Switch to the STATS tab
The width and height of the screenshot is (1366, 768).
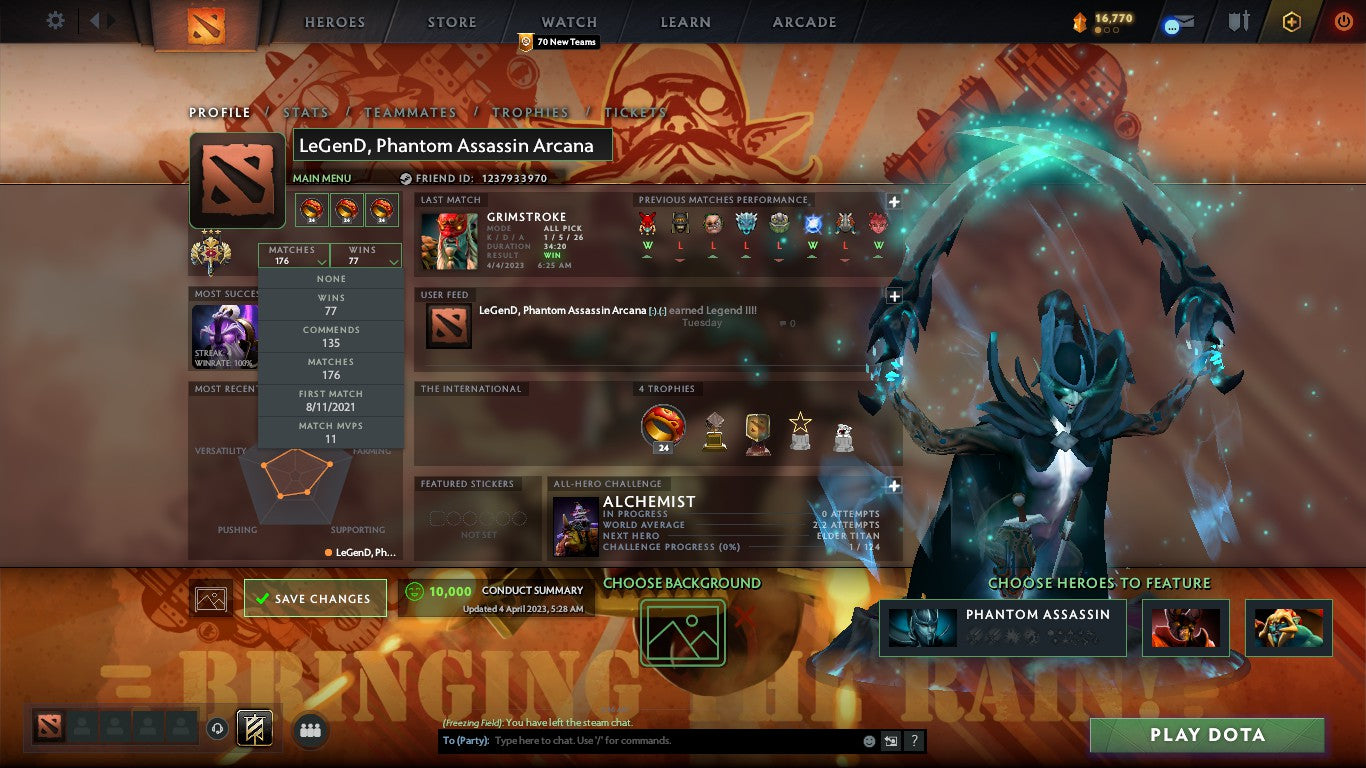(306, 113)
